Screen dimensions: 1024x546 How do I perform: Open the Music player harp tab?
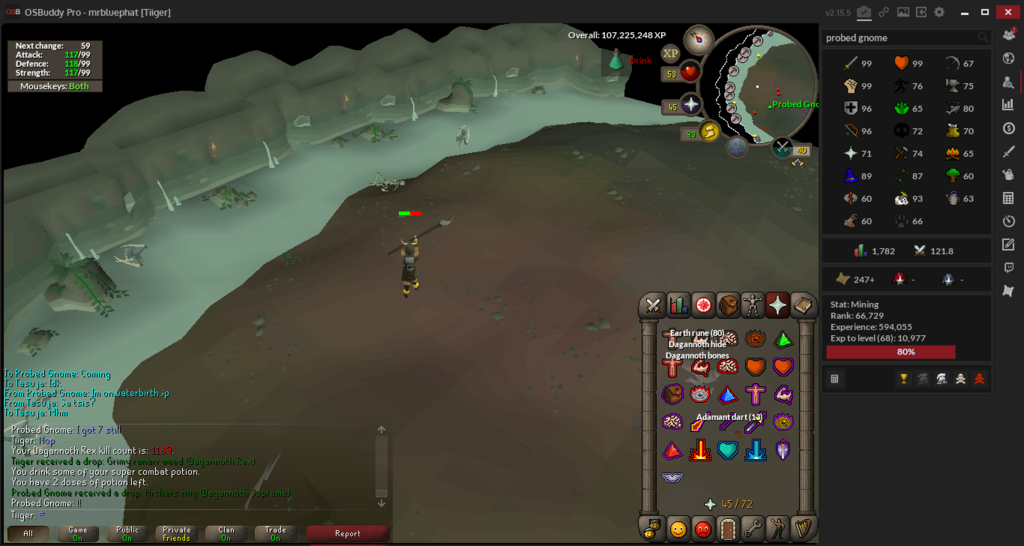coord(803,529)
